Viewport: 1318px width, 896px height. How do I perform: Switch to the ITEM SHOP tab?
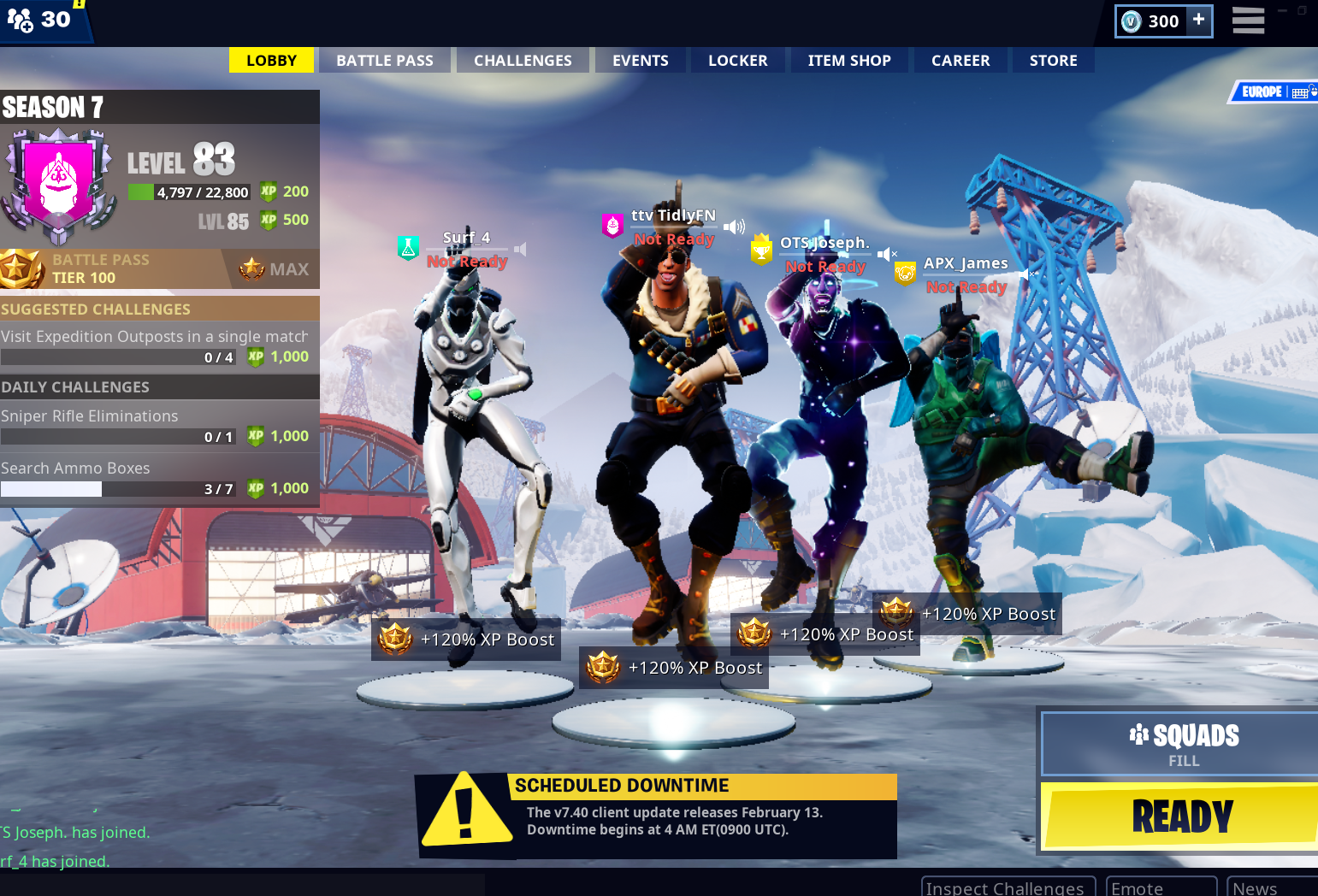click(848, 60)
